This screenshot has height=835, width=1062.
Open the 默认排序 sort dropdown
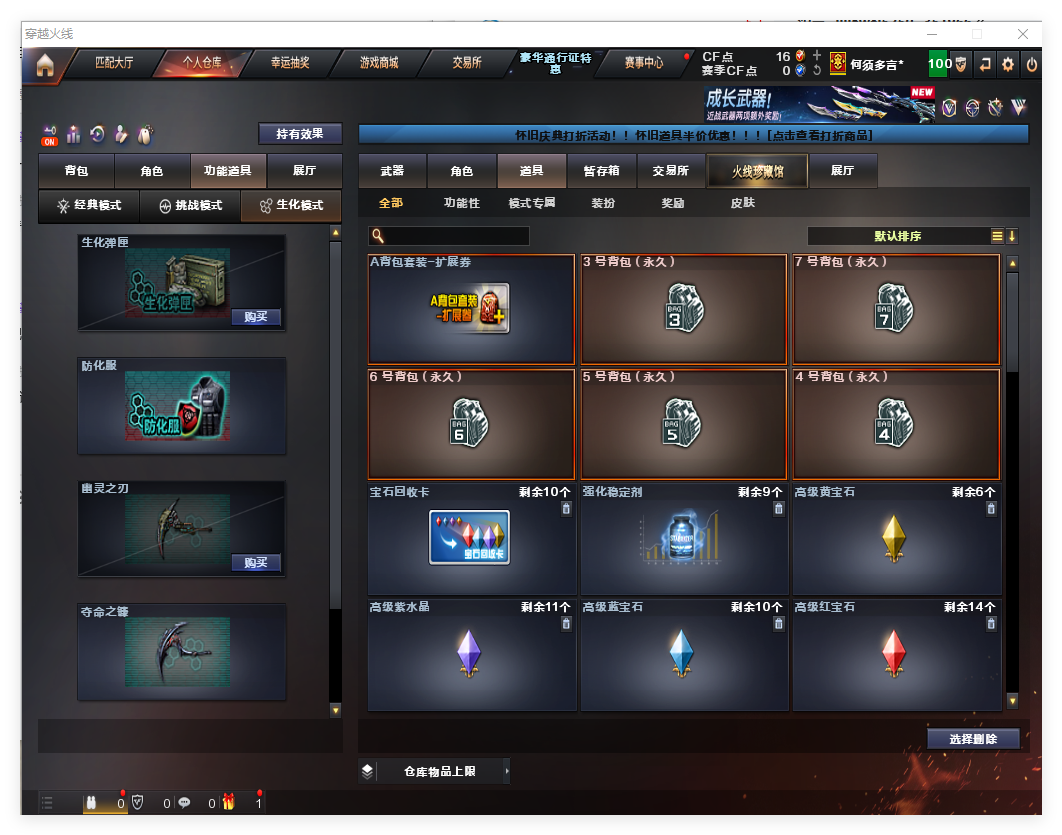pyautogui.click(x=897, y=236)
